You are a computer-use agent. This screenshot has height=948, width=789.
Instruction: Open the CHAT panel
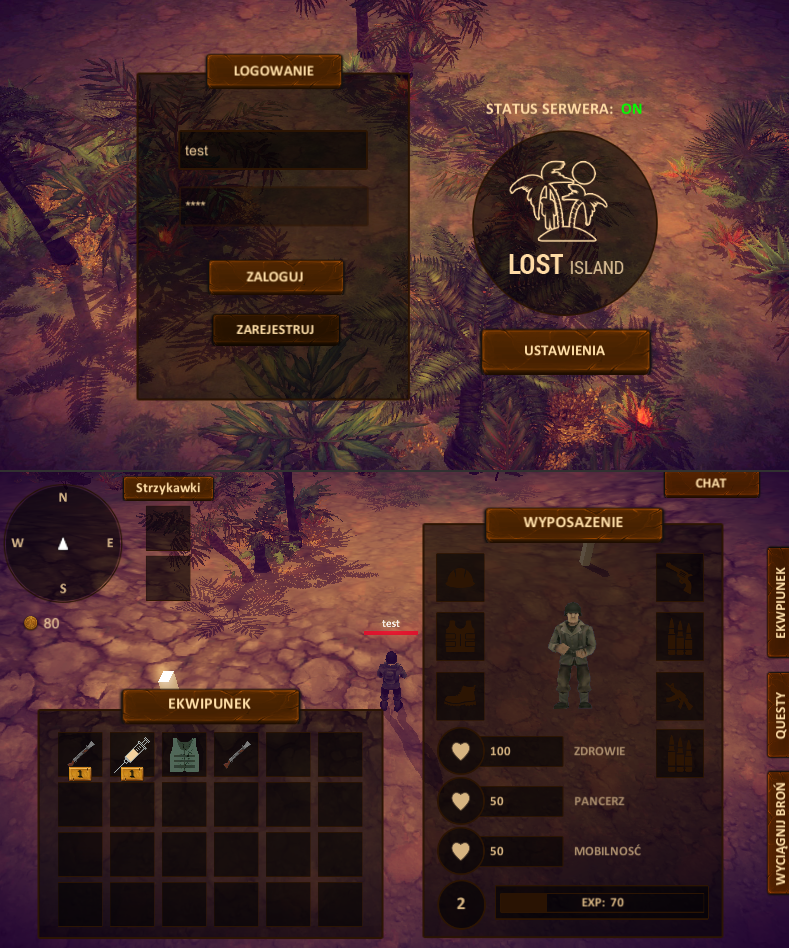(711, 483)
